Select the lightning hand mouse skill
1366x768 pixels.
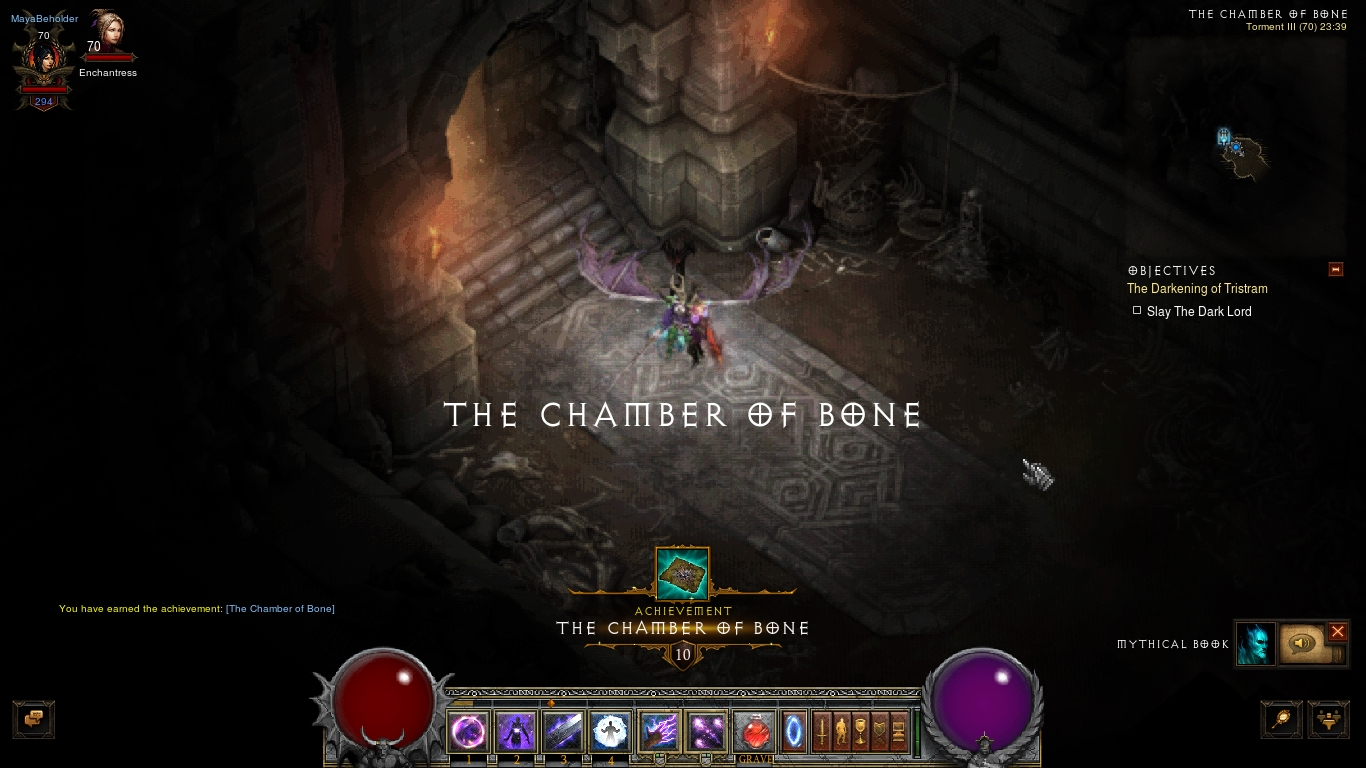(659, 732)
